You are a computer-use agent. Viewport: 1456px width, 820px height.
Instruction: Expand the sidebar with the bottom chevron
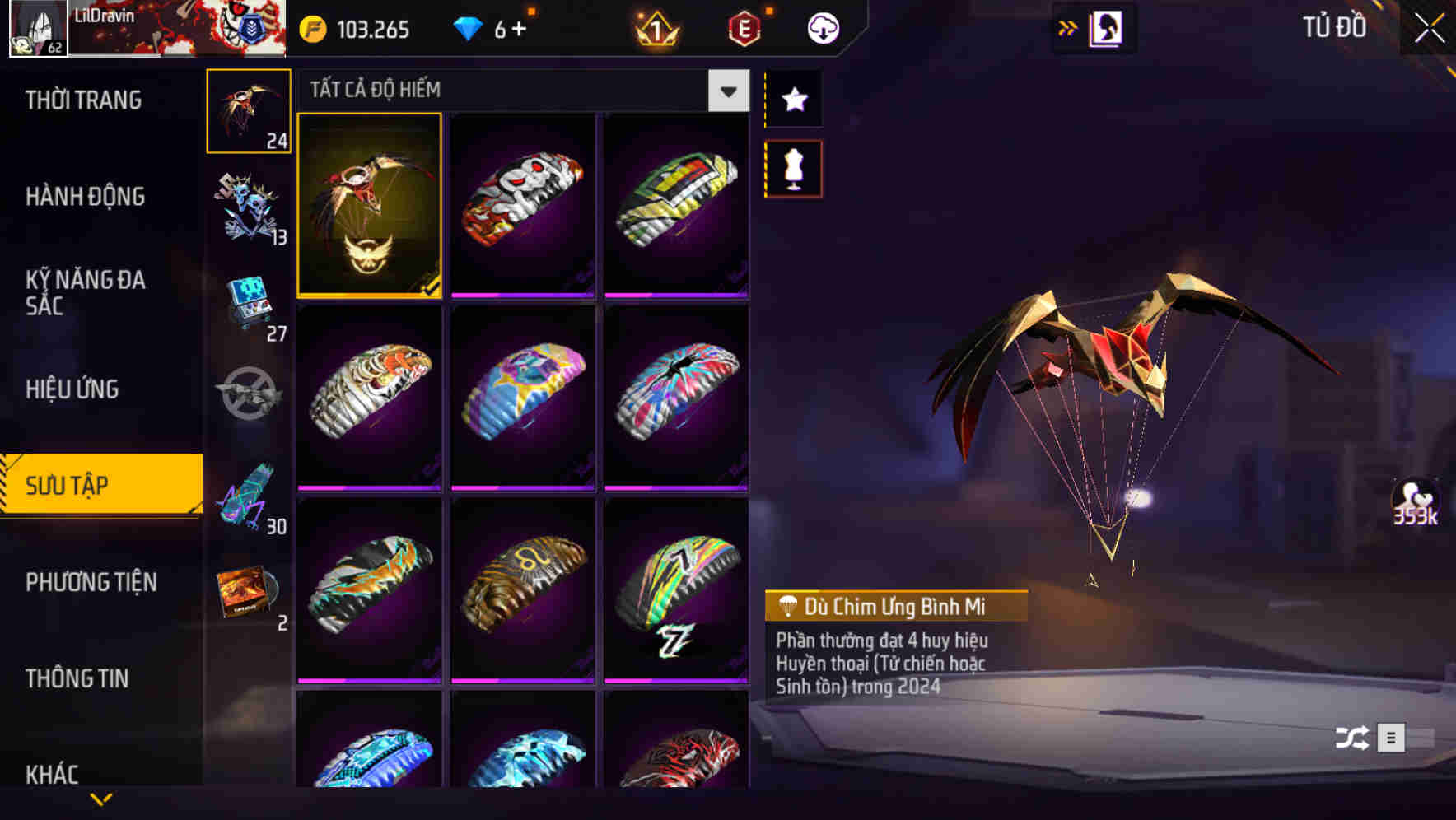click(101, 799)
